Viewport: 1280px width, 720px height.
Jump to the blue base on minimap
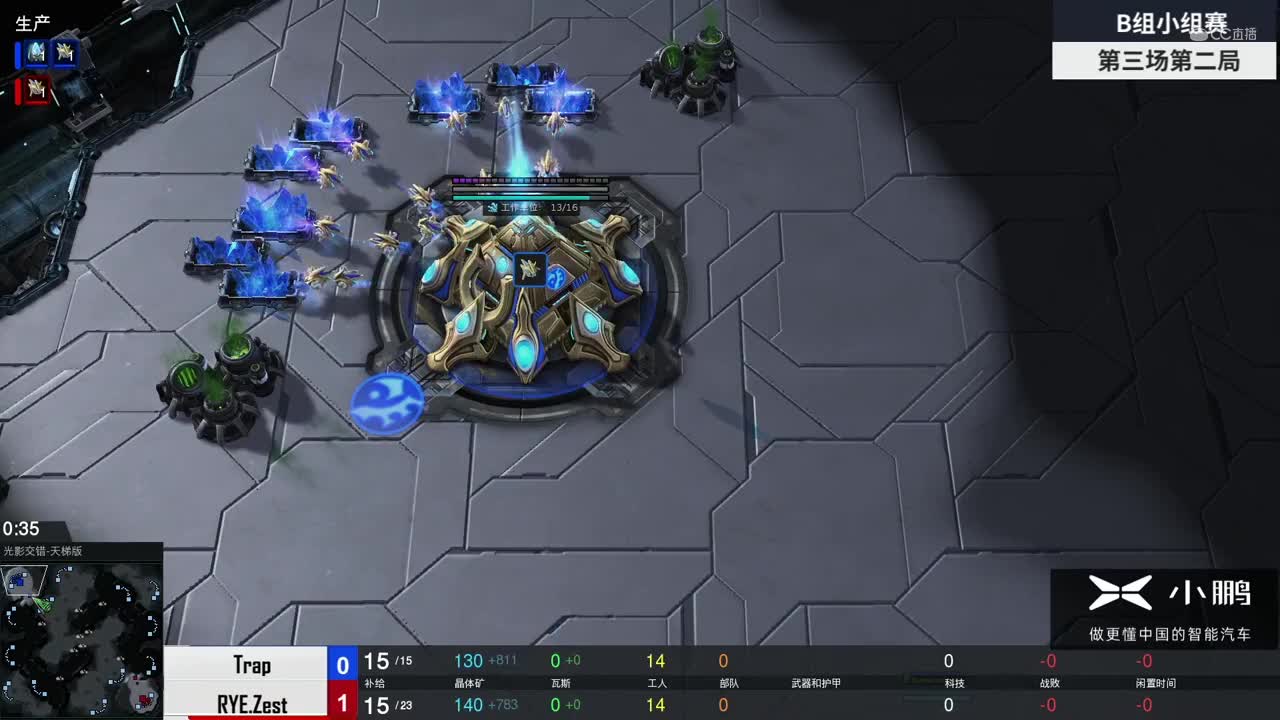18,579
